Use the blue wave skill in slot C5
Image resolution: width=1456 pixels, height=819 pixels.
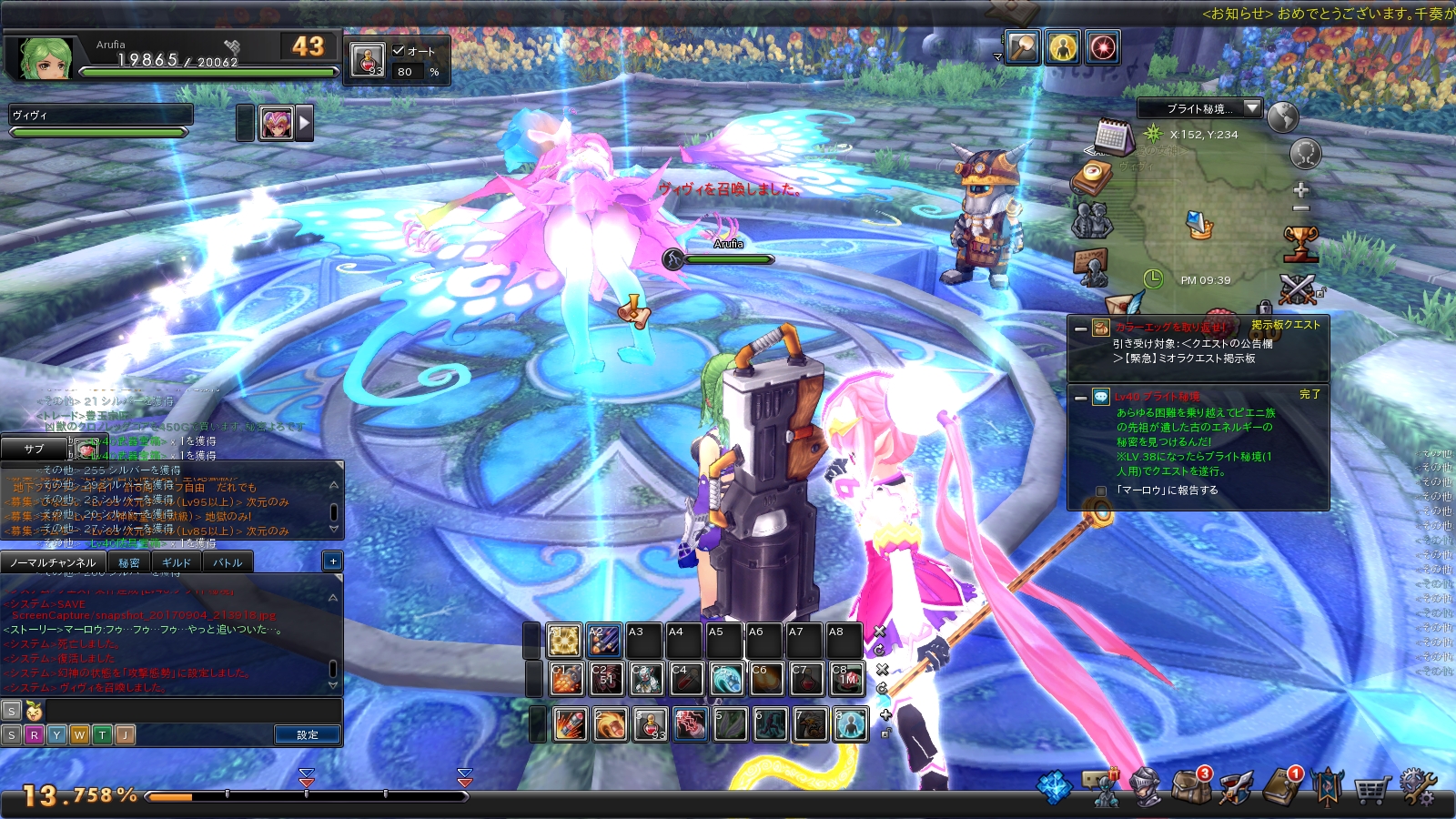(726, 679)
